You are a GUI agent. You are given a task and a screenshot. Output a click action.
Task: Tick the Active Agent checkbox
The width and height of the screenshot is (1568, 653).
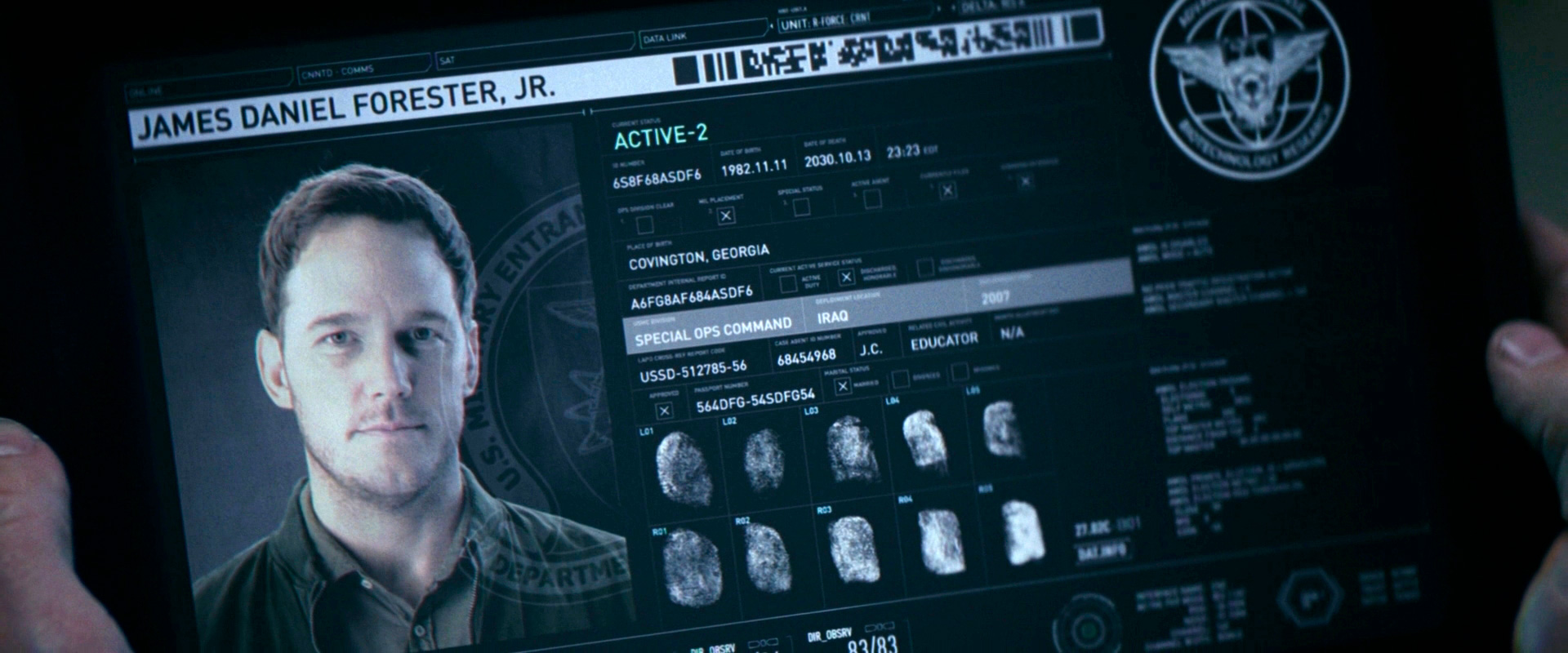point(872,198)
